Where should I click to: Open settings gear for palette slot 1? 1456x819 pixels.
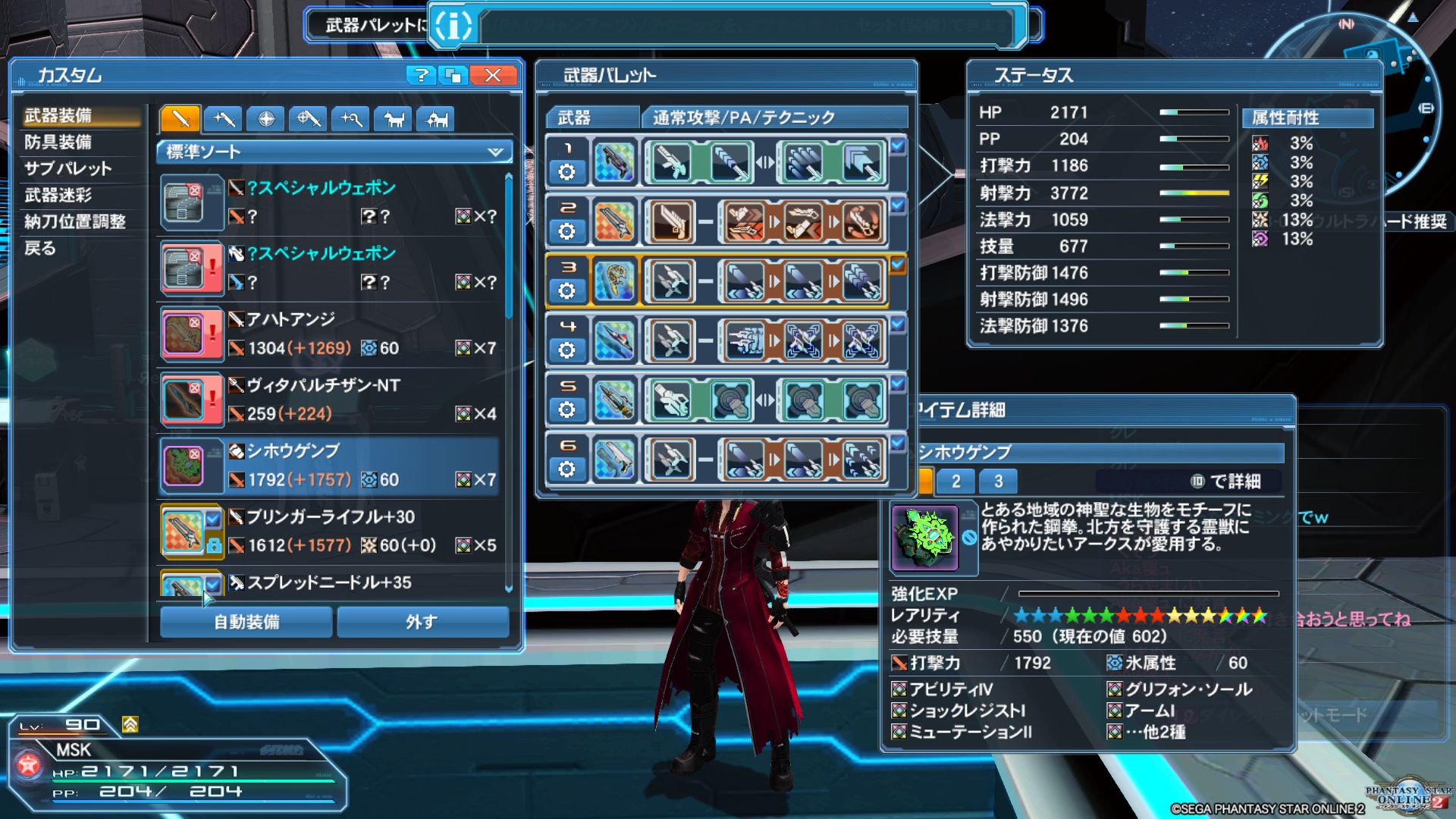click(566, 172)
